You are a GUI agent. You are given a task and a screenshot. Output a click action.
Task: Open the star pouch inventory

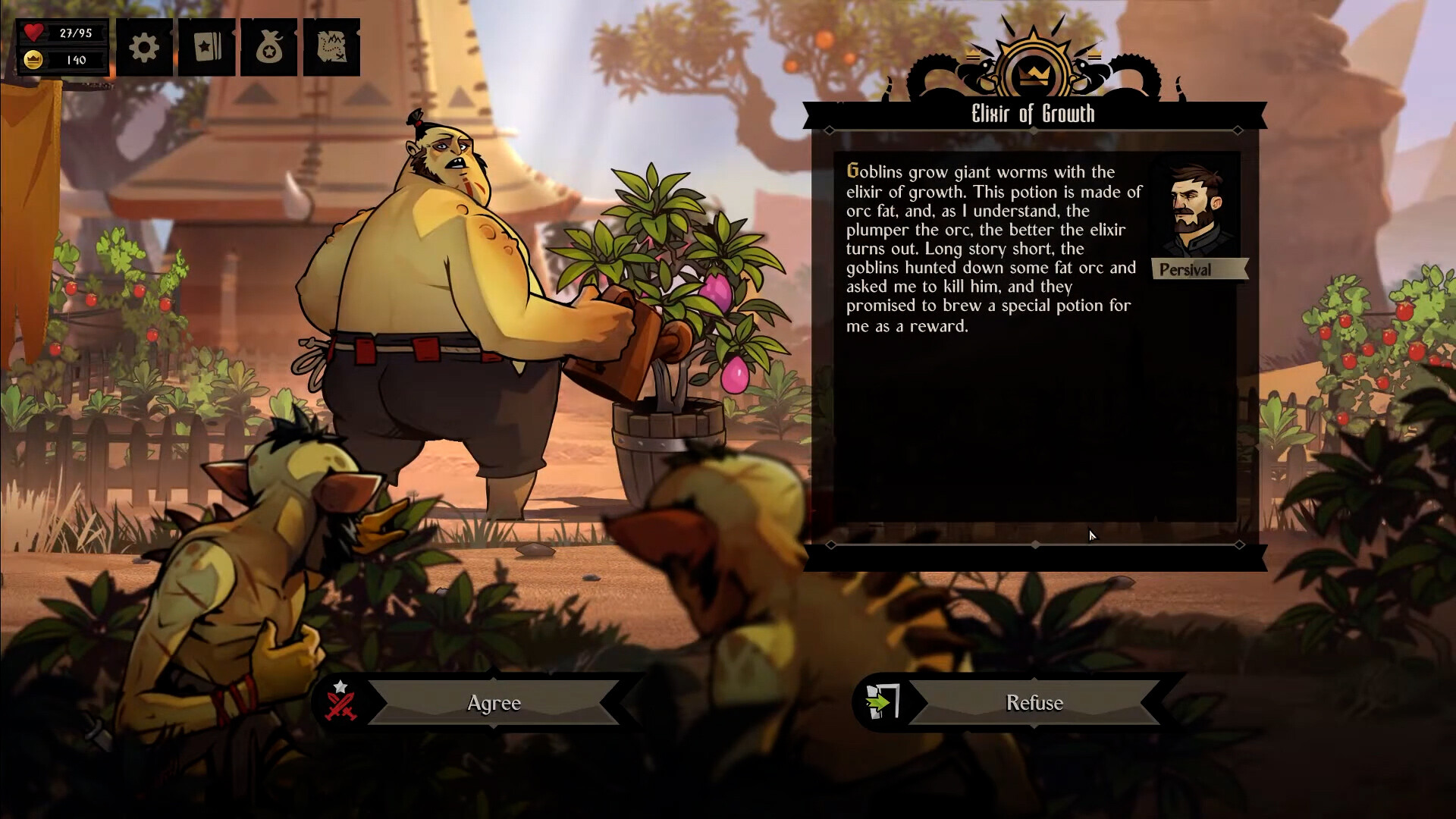(x=269, y=48)
